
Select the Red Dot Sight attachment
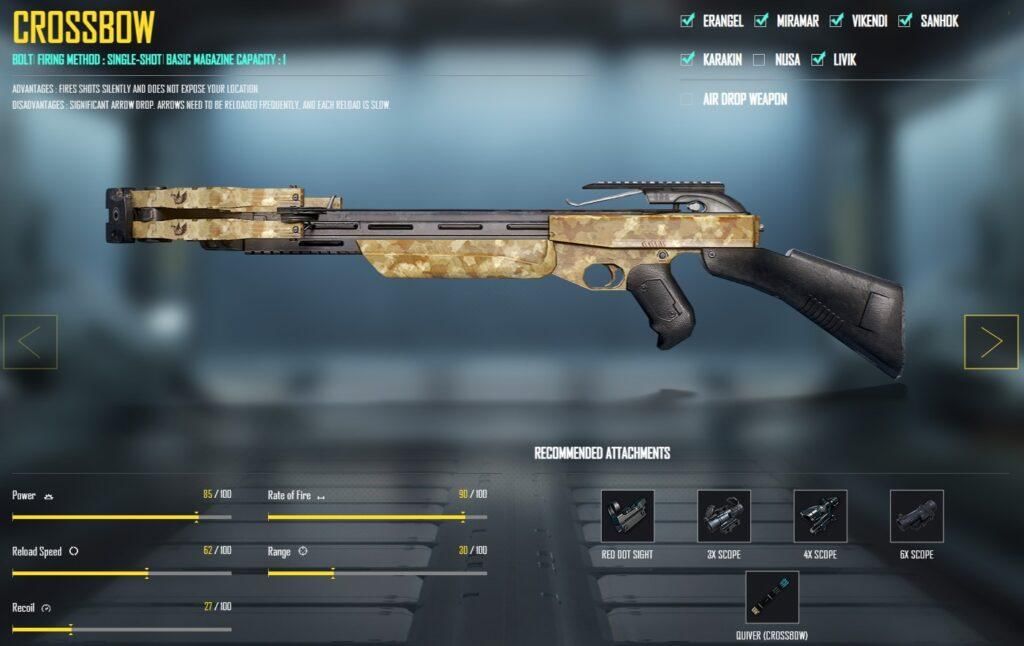(x=627, y=516)
